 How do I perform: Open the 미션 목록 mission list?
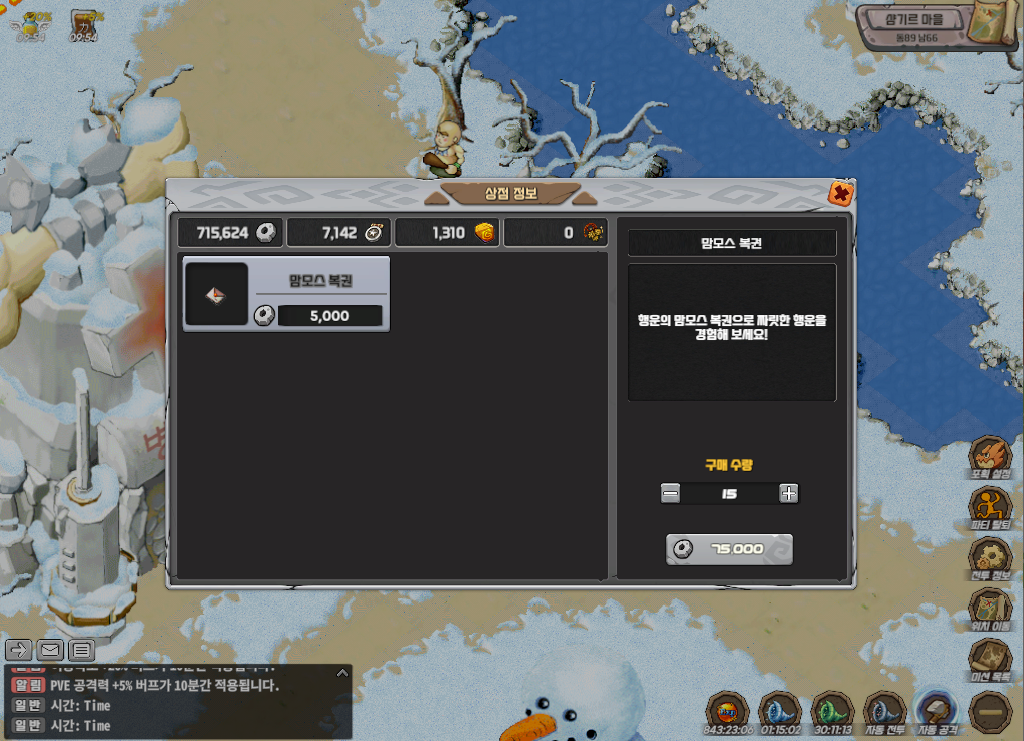point(990,659)
